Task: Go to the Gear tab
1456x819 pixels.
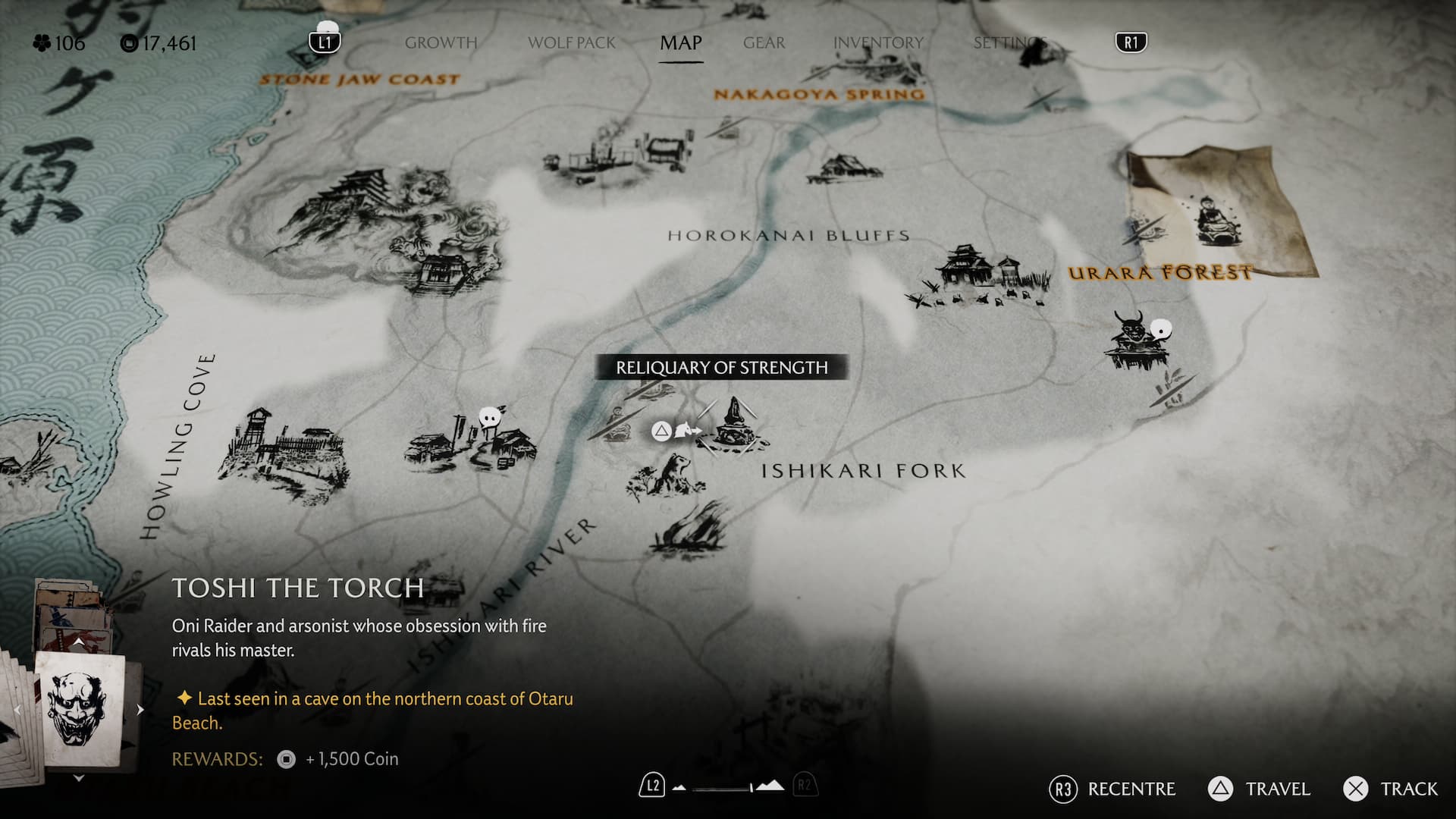Action: point(764,43)
